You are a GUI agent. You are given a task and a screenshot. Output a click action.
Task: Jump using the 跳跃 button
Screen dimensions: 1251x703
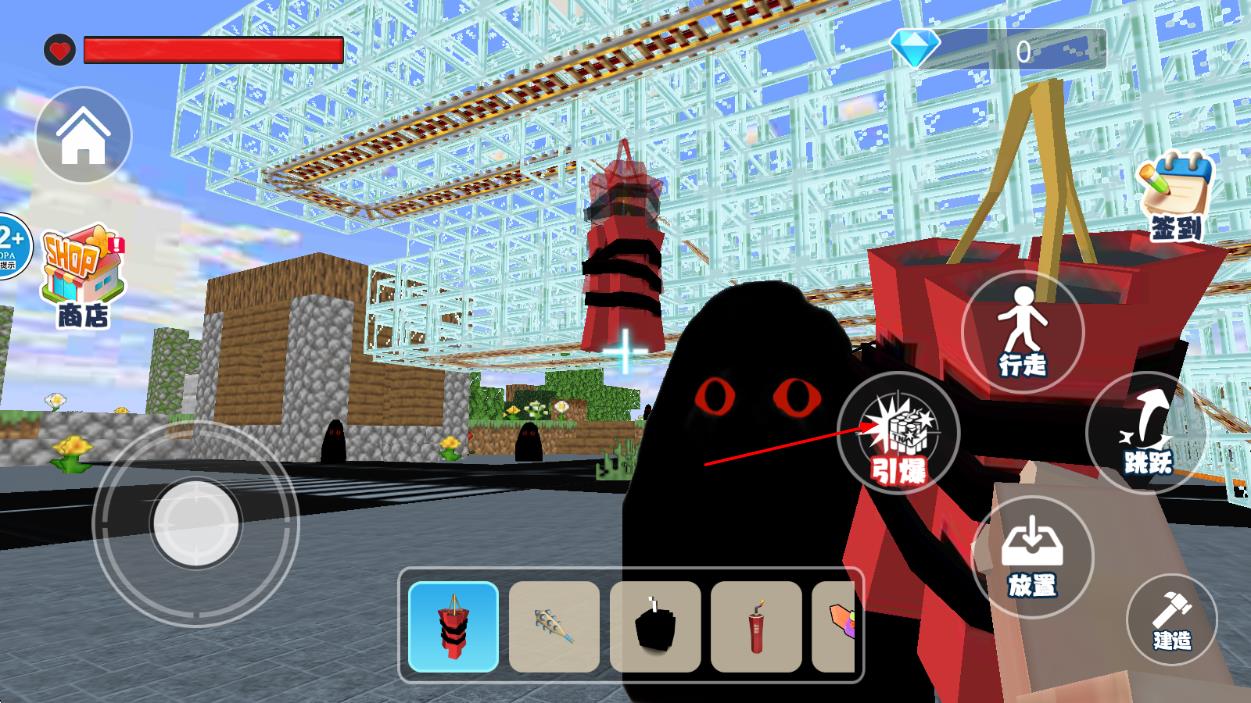pyautogui.click(x=1145, y=433)
